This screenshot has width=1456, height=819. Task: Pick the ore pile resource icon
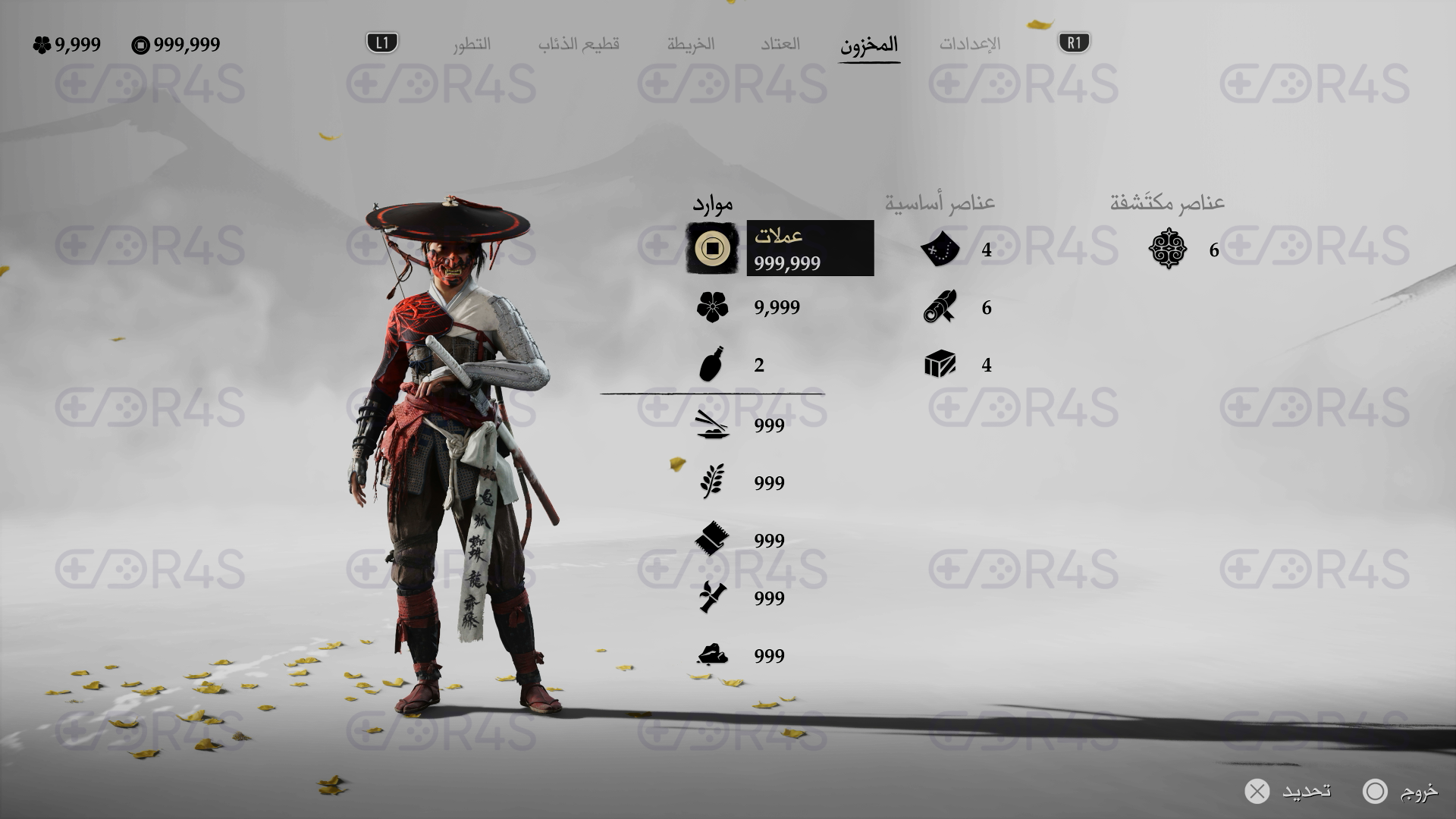coord(711,655)
